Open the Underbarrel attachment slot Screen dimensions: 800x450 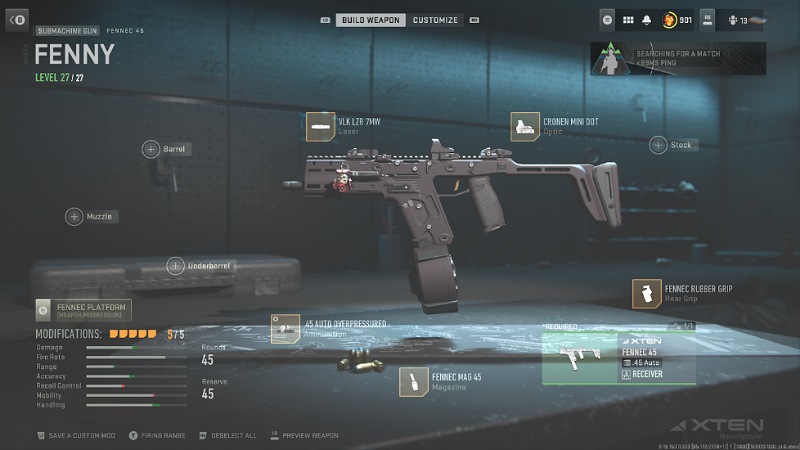point(176,266)
